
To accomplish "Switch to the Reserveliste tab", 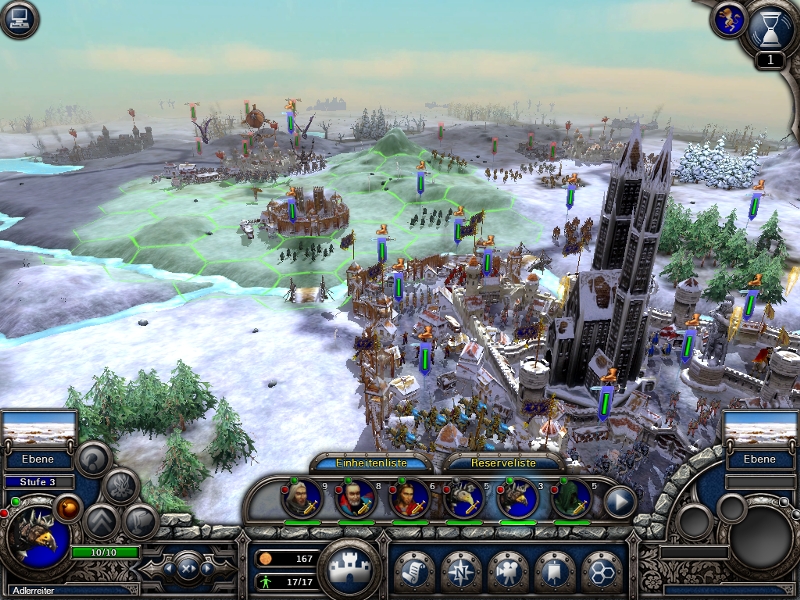I will point(502,463).
